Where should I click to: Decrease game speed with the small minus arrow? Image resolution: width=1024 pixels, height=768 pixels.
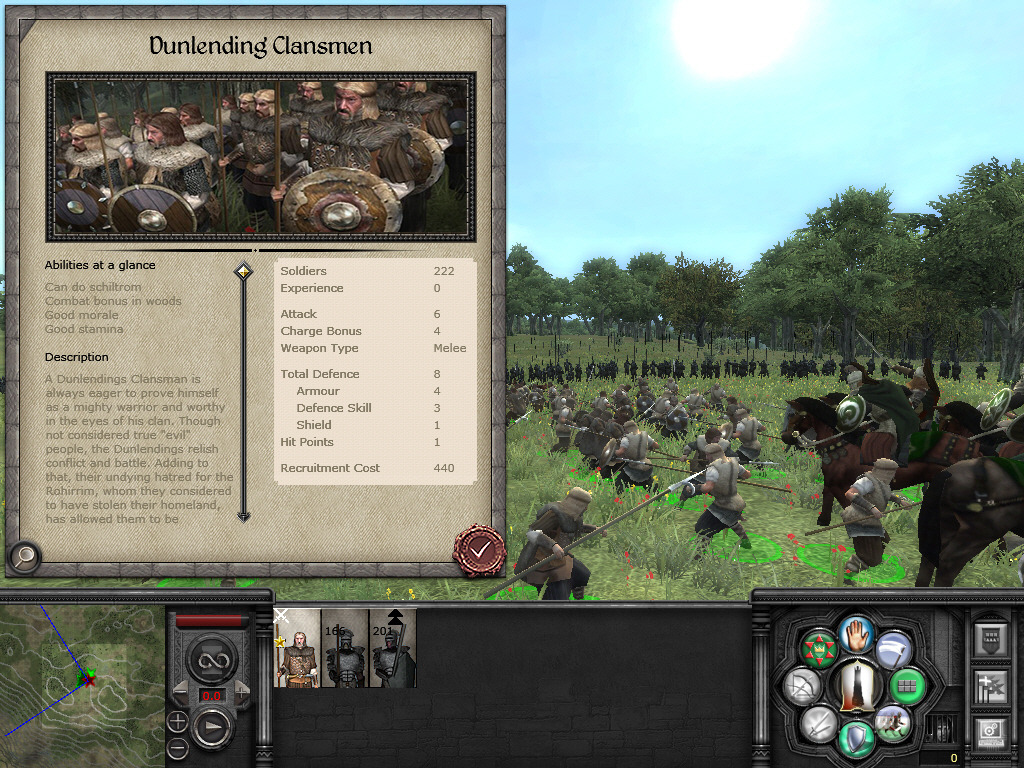click(x=182, y=688)
